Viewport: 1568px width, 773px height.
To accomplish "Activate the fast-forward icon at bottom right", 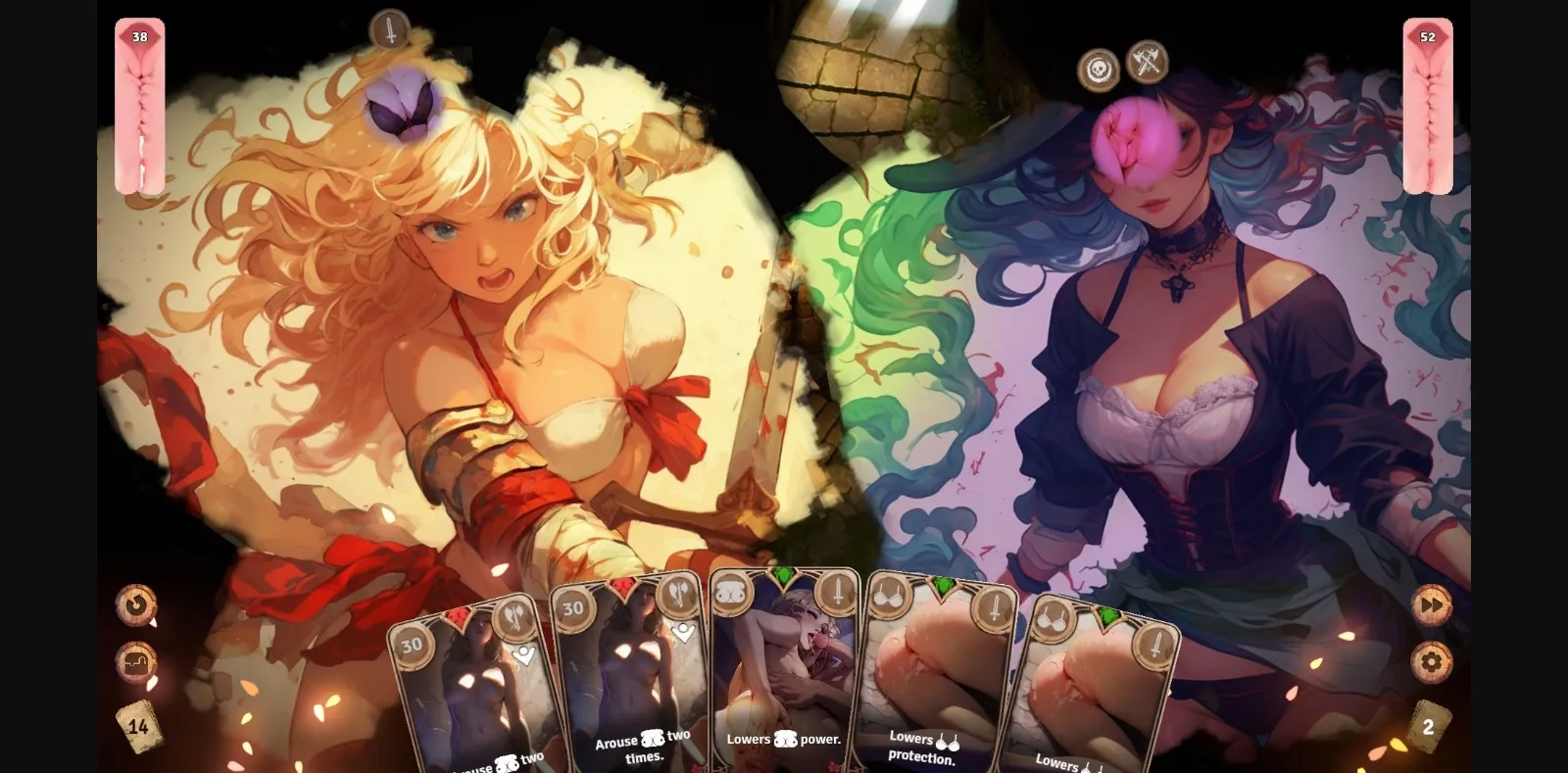I will tap(1431, 605).
